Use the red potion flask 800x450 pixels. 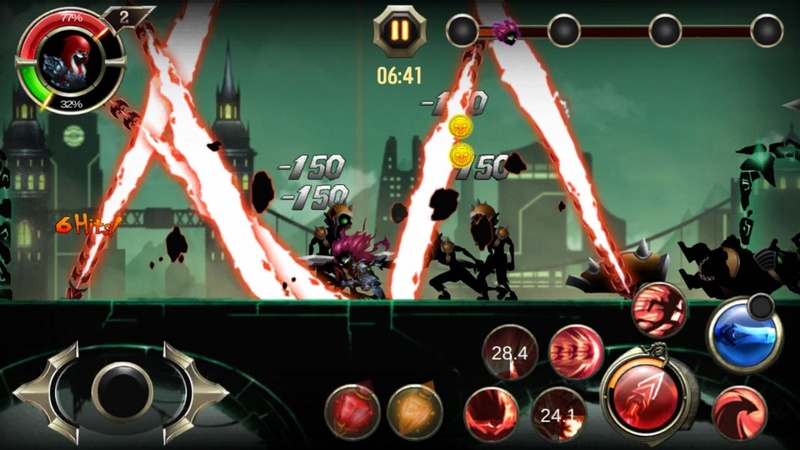tap(351, 410)
